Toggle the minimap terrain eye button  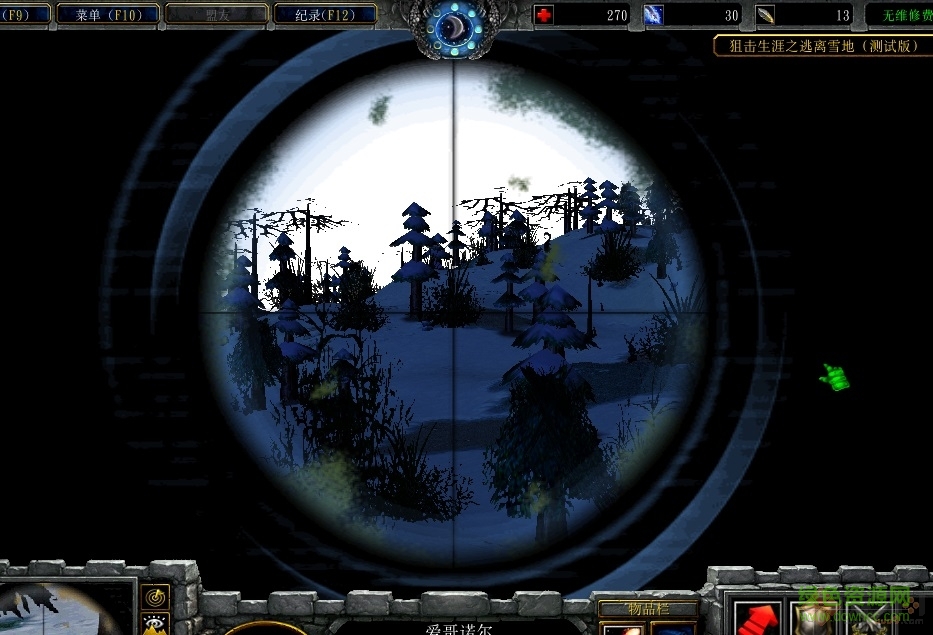(x=155, y=625)
